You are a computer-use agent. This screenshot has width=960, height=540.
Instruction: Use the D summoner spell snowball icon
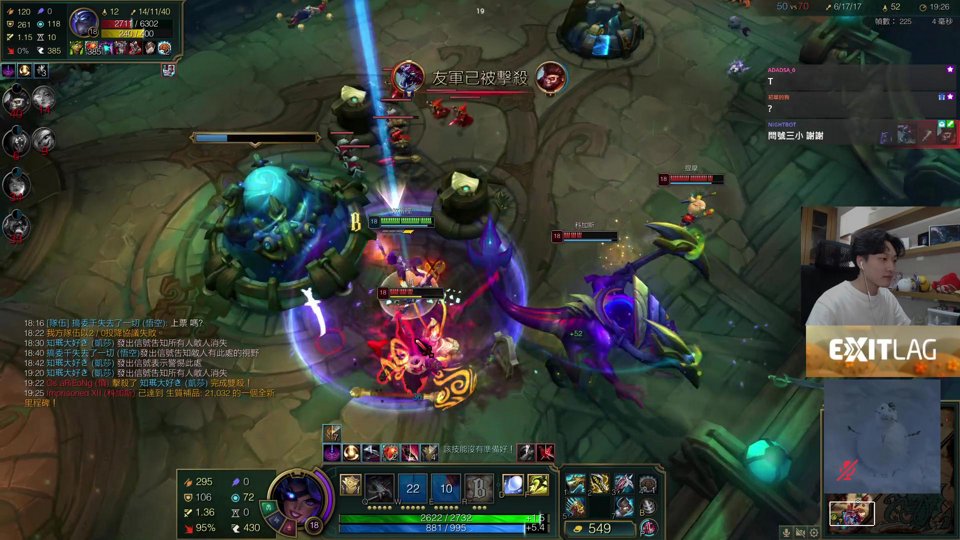pyautogui.click(x=513, y=485)
